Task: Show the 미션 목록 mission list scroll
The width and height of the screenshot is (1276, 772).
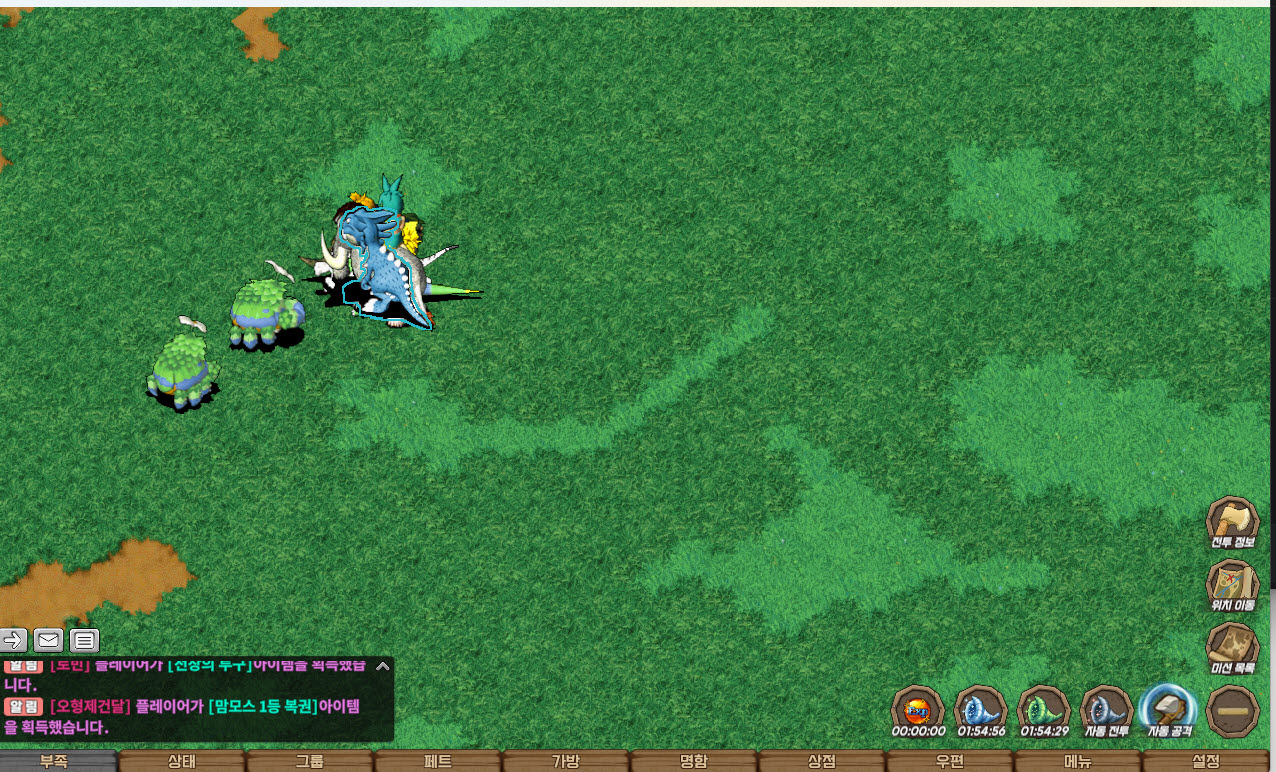Action: (x=1232, y=646)
